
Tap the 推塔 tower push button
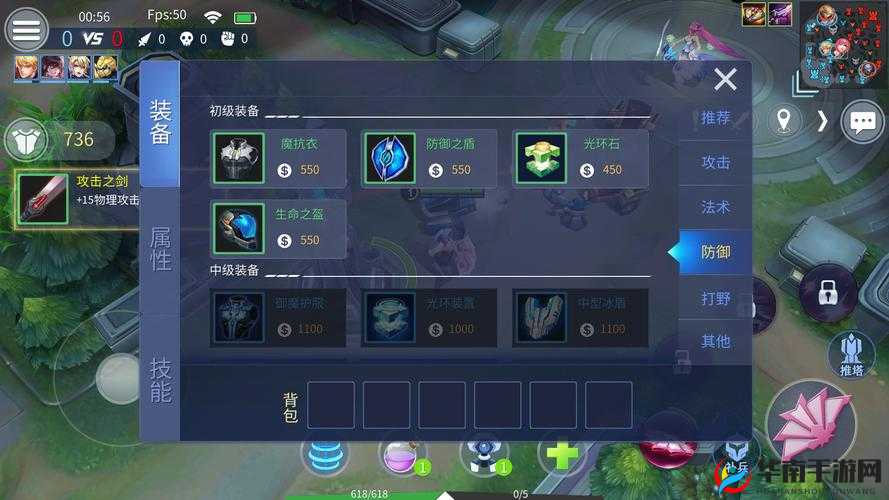[851, 354]
